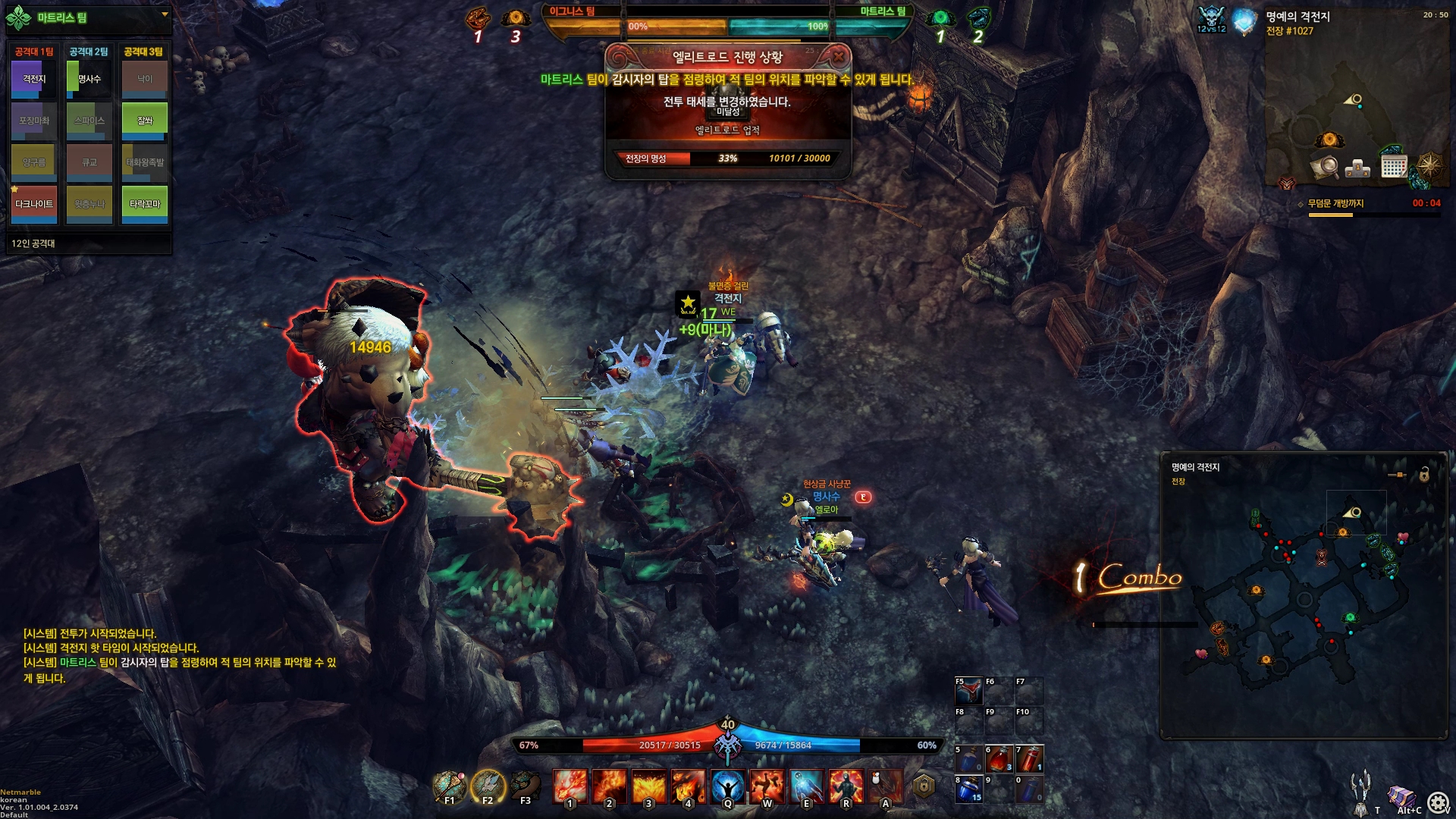Use the red potion in slot 6
Viewport: 1456px width, 819px height.
click(x=999, y=758)
